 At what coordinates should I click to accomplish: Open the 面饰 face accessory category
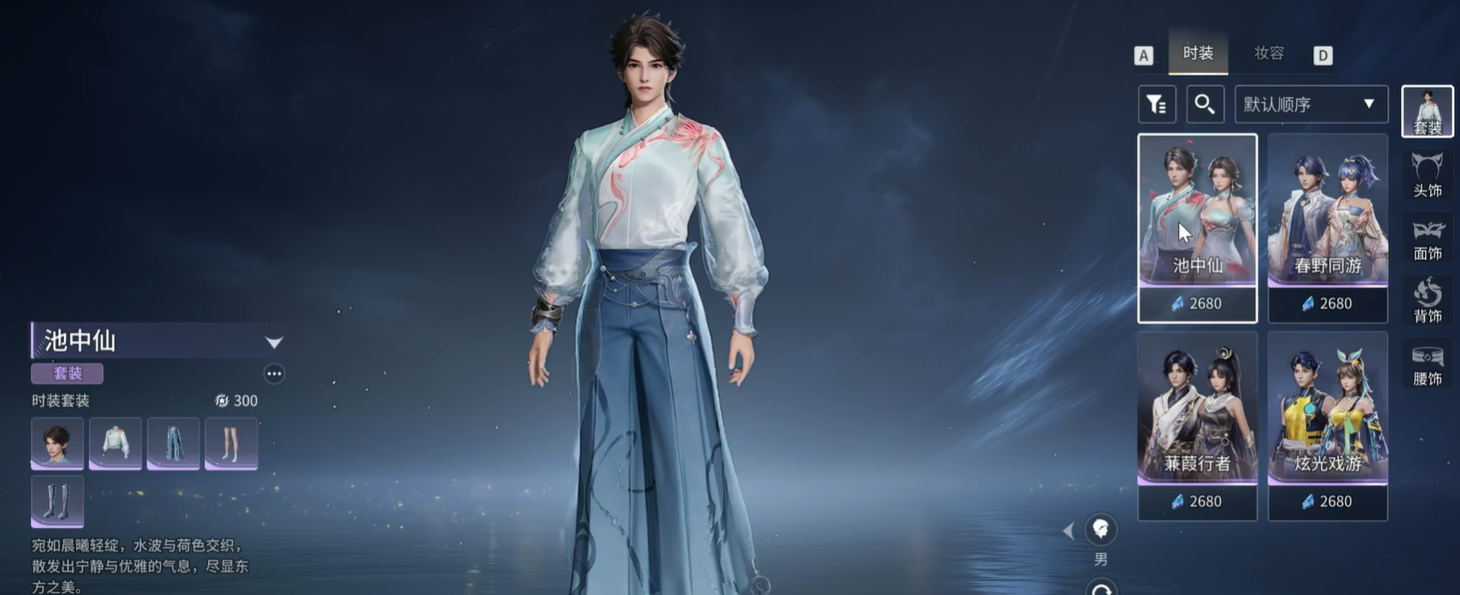[1427, 238]
